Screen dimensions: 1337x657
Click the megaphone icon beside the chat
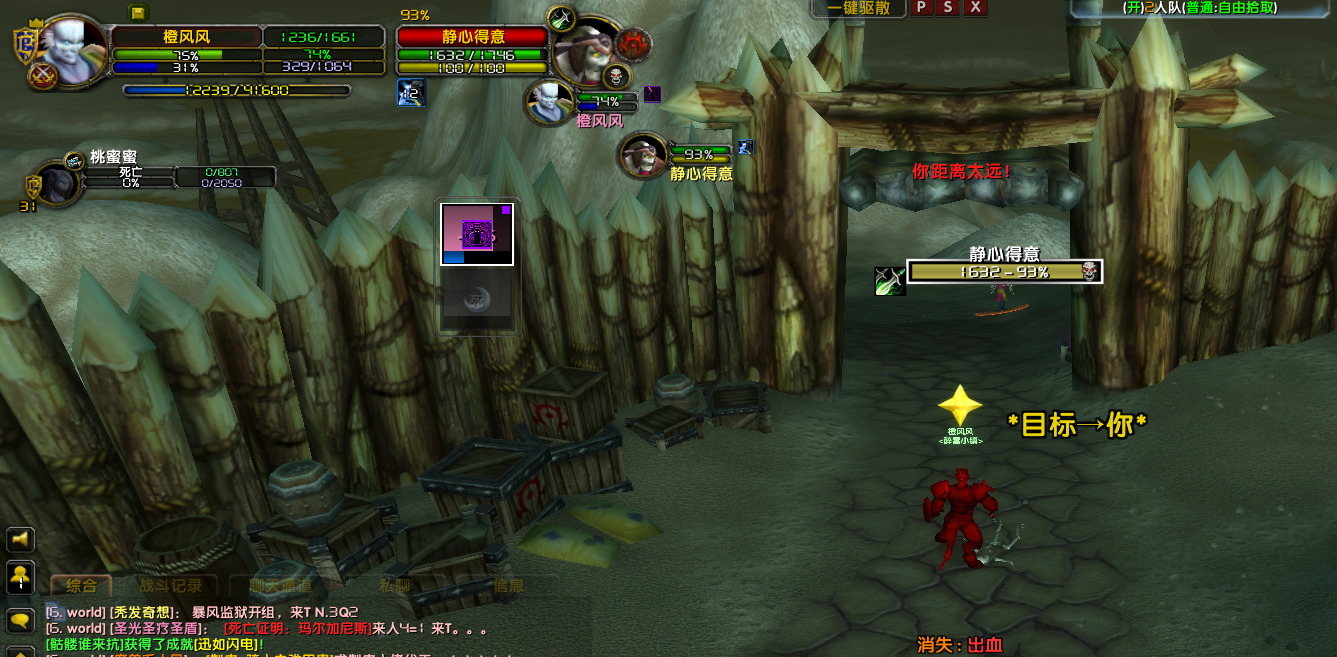(20, 540)
